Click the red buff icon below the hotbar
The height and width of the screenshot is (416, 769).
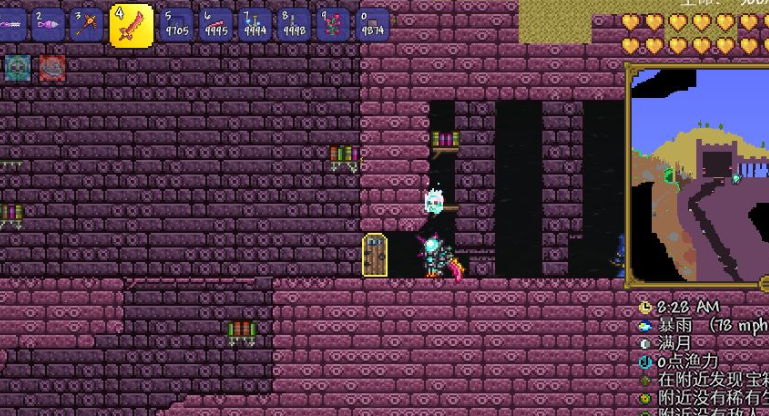coord(52,67)
